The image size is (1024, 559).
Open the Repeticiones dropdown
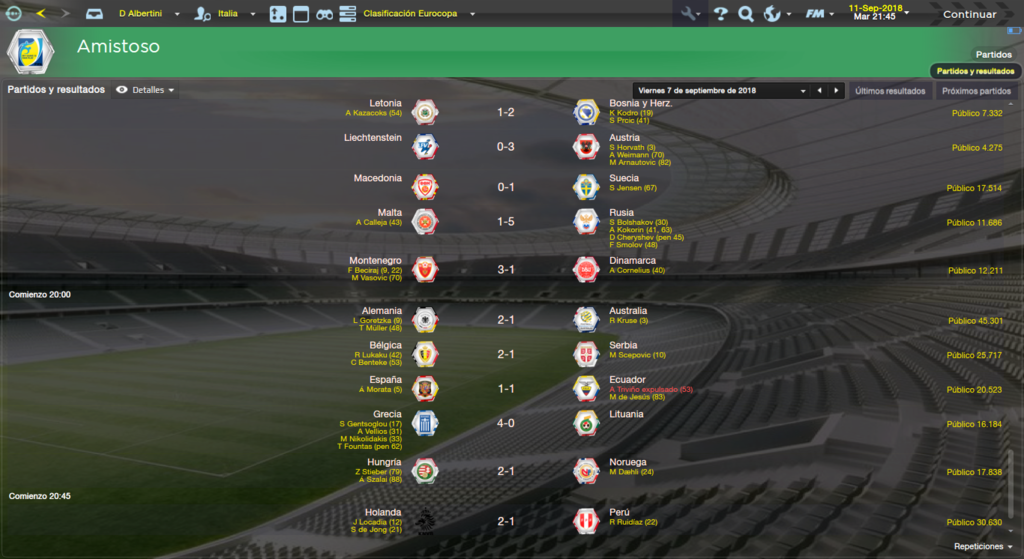(x=983, y=546)
